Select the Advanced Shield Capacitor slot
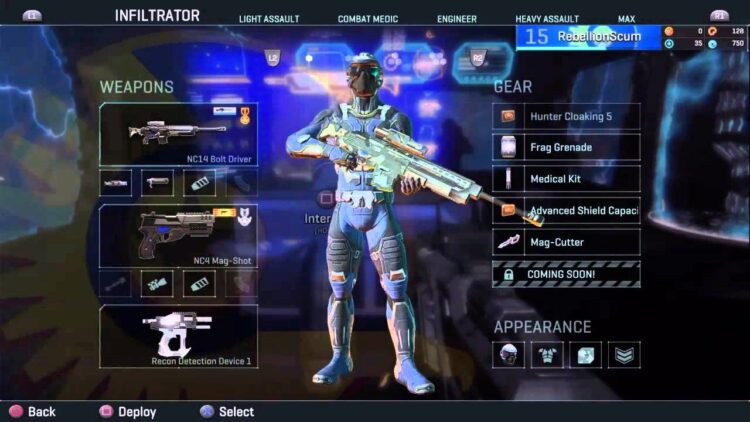The image size is (750, 422). coord(566,211)
